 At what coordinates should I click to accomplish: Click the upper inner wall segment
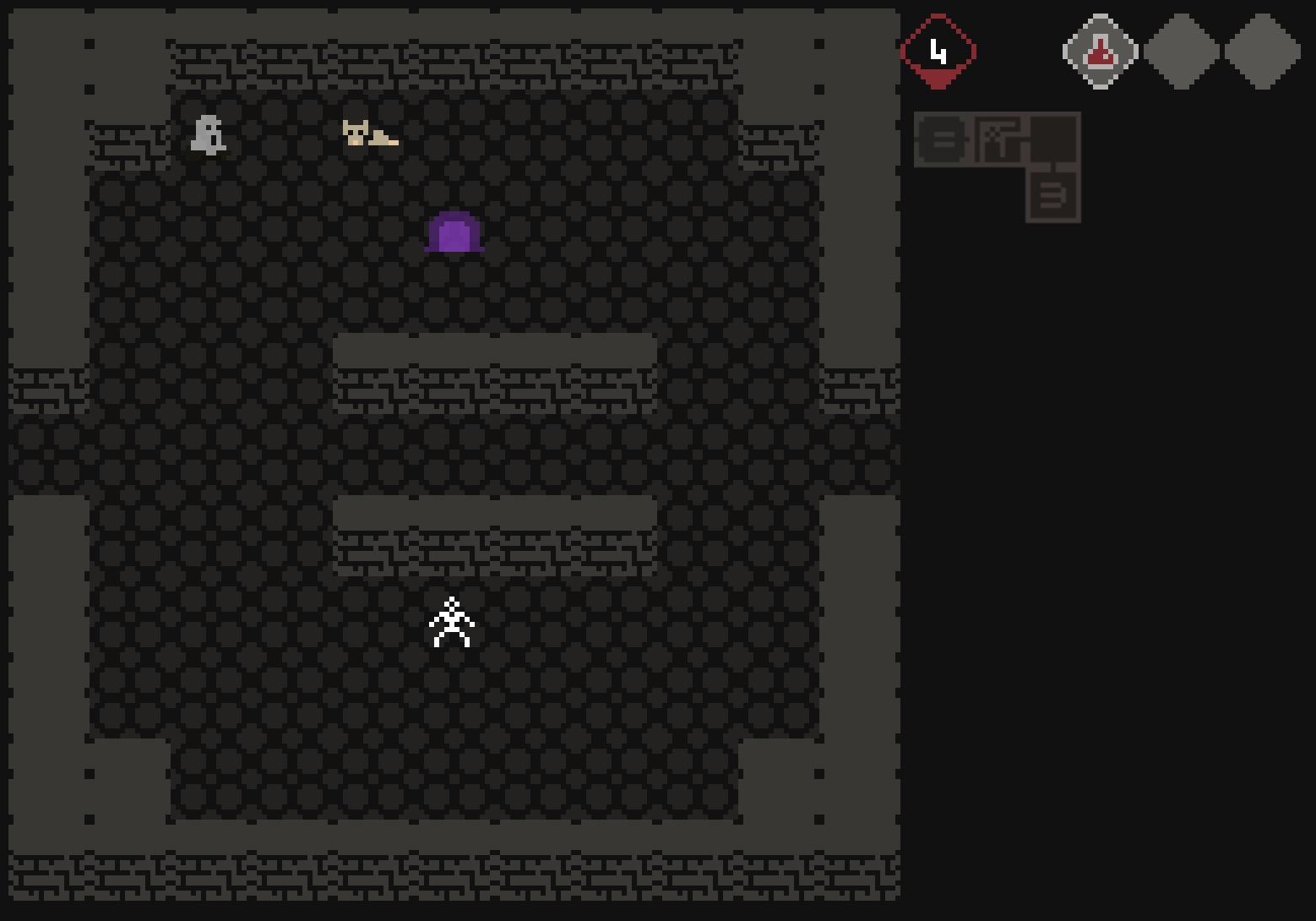(495, 369)
